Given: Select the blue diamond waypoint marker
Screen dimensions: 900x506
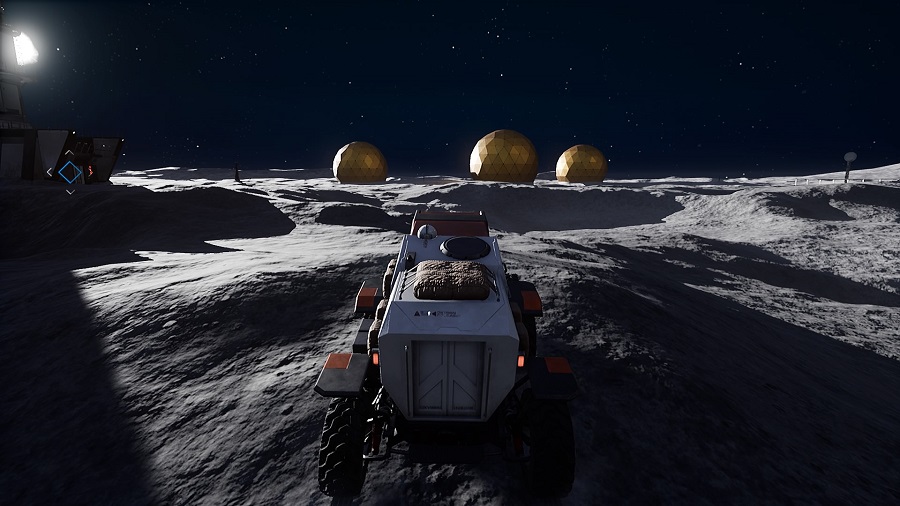Looking at the screenshot, I should tap(69, 172).
